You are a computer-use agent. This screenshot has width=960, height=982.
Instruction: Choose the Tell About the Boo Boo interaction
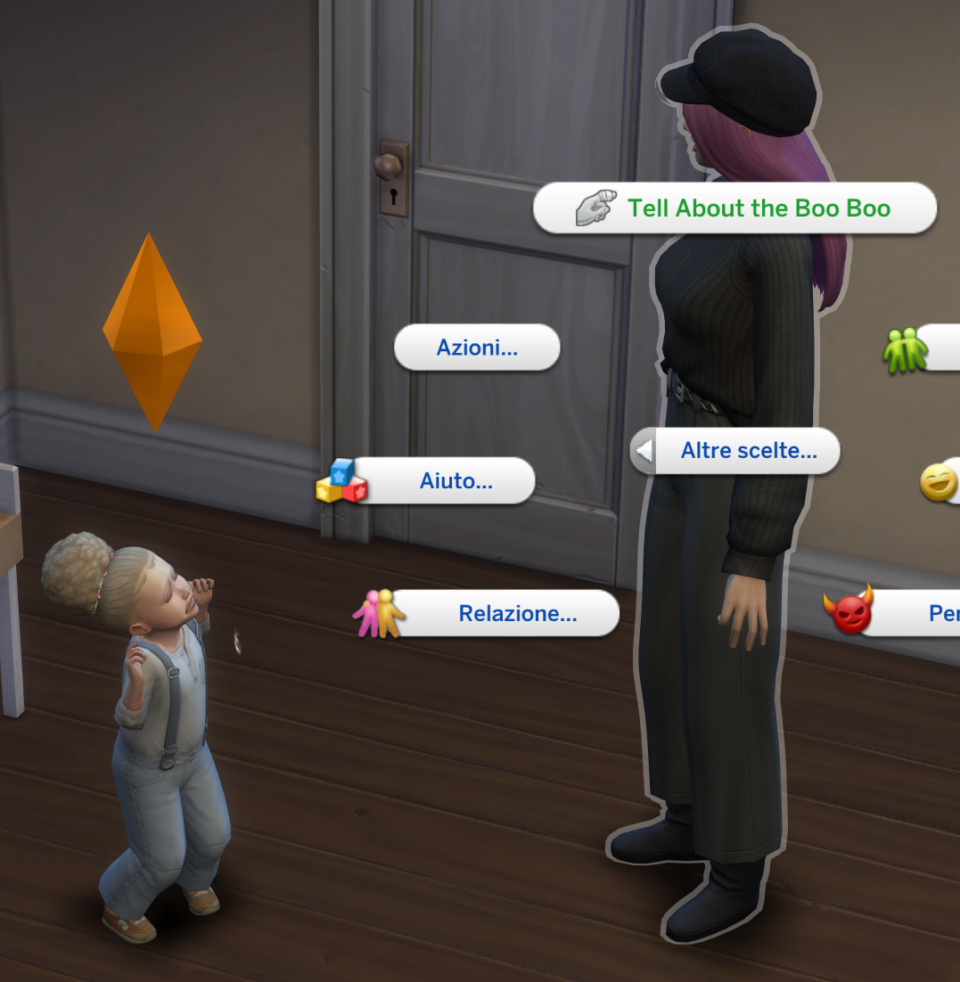(x=735, y=209)
